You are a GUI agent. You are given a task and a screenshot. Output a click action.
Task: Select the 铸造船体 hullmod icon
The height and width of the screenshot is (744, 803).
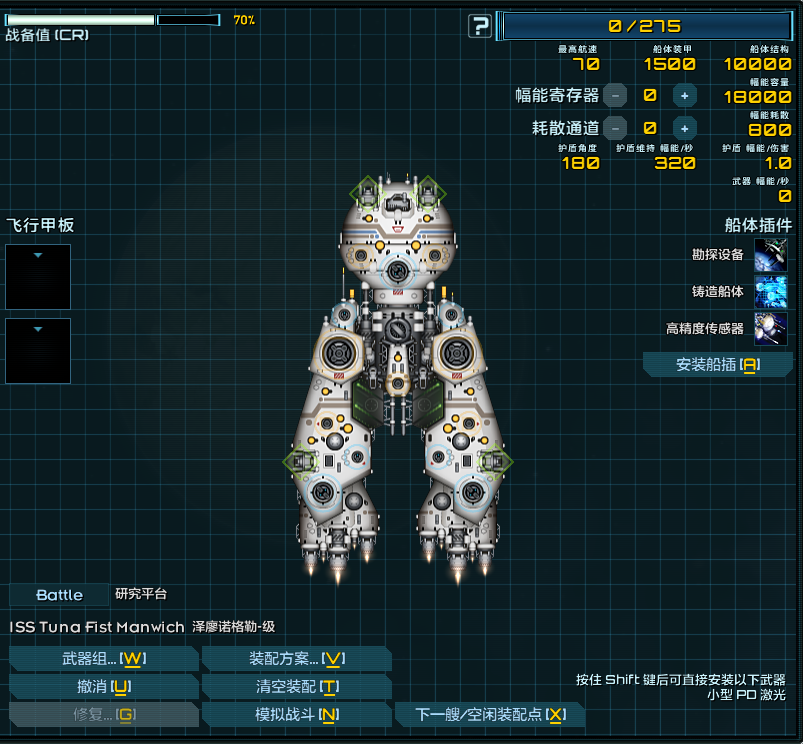click(x=770, y=292)
